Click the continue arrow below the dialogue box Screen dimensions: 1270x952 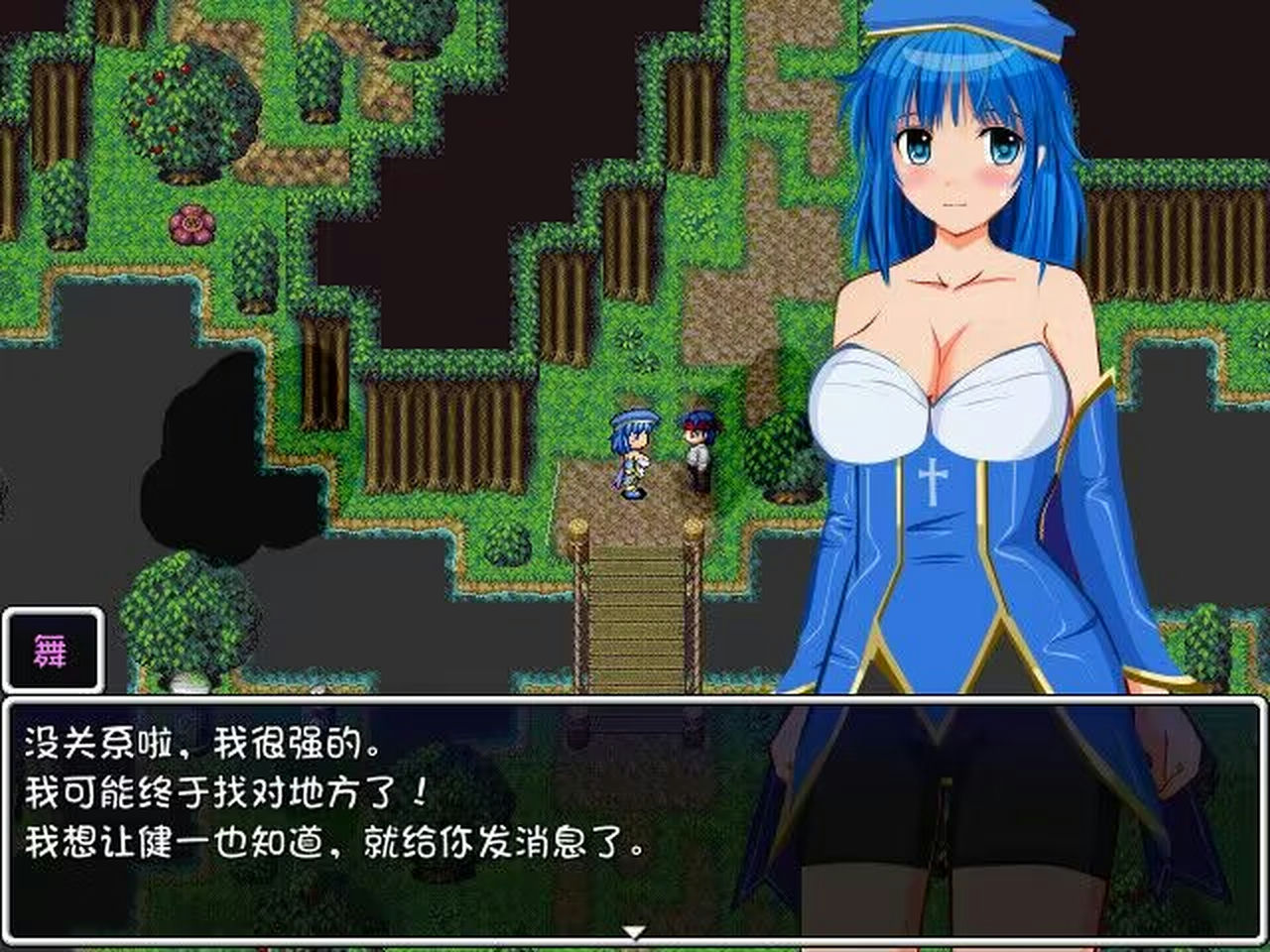pyautogui.click(x=634, y=930)
